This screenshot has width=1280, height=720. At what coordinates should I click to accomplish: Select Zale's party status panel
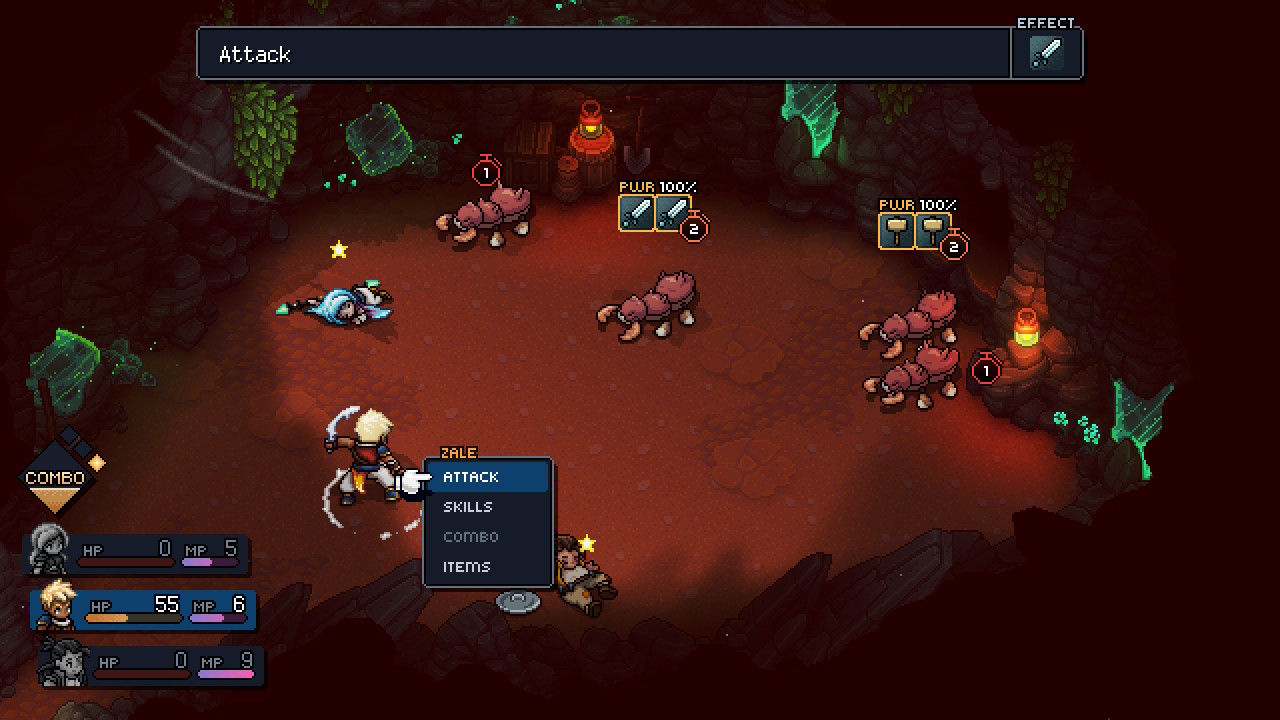point(145,608)
